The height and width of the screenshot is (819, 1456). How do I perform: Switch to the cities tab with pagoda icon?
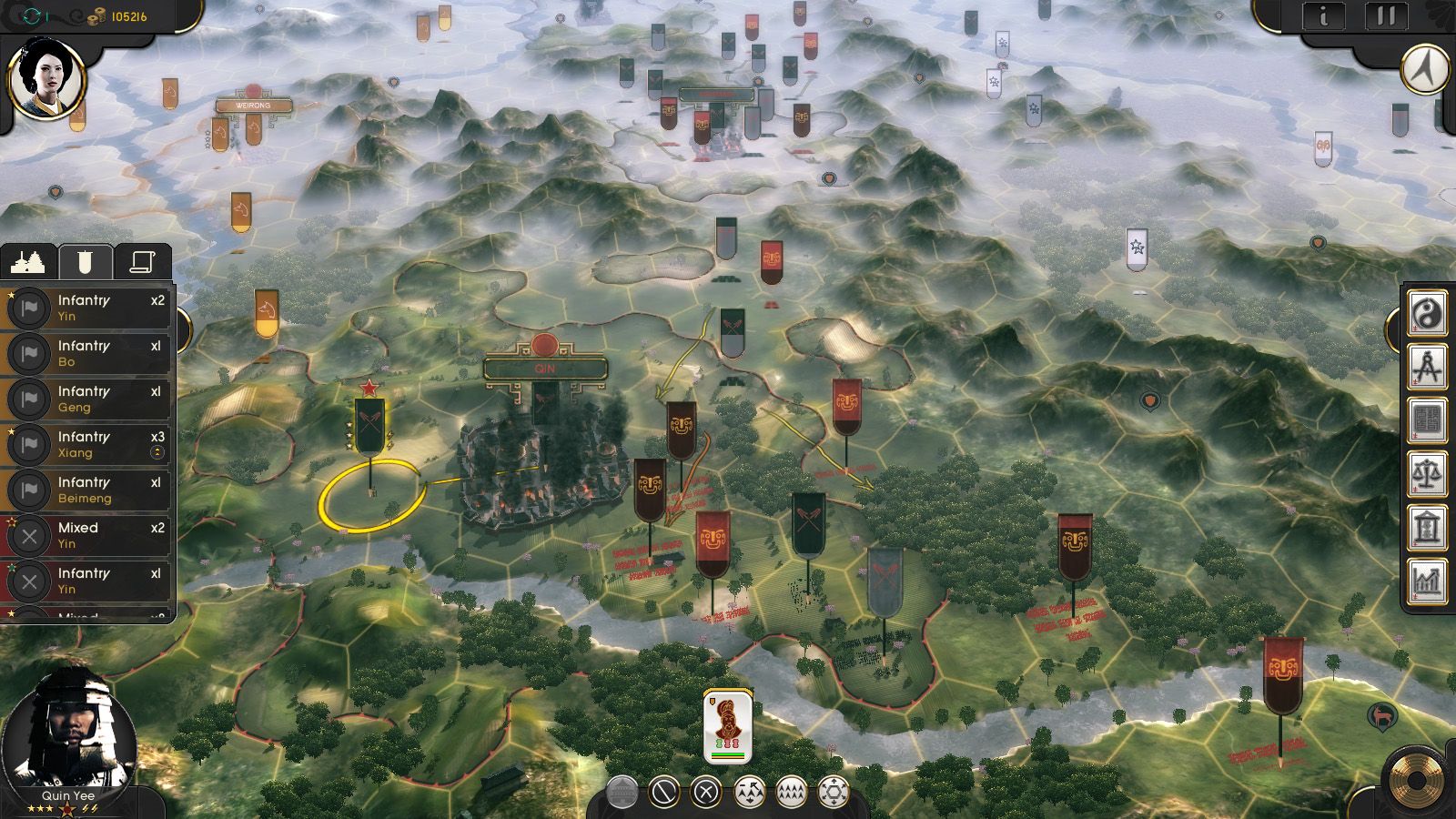[x=29, y=262]
